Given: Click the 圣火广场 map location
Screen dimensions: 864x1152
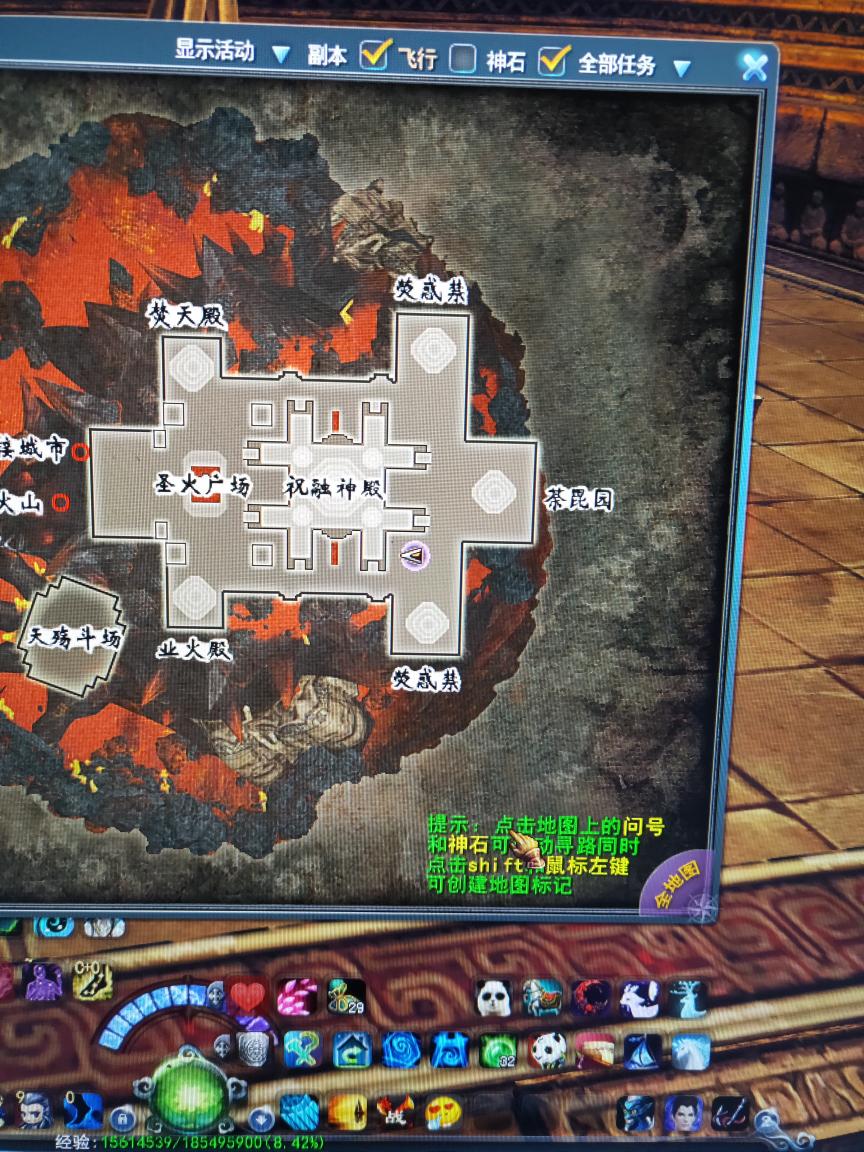Looking at the screenshot, I should 201,486.
